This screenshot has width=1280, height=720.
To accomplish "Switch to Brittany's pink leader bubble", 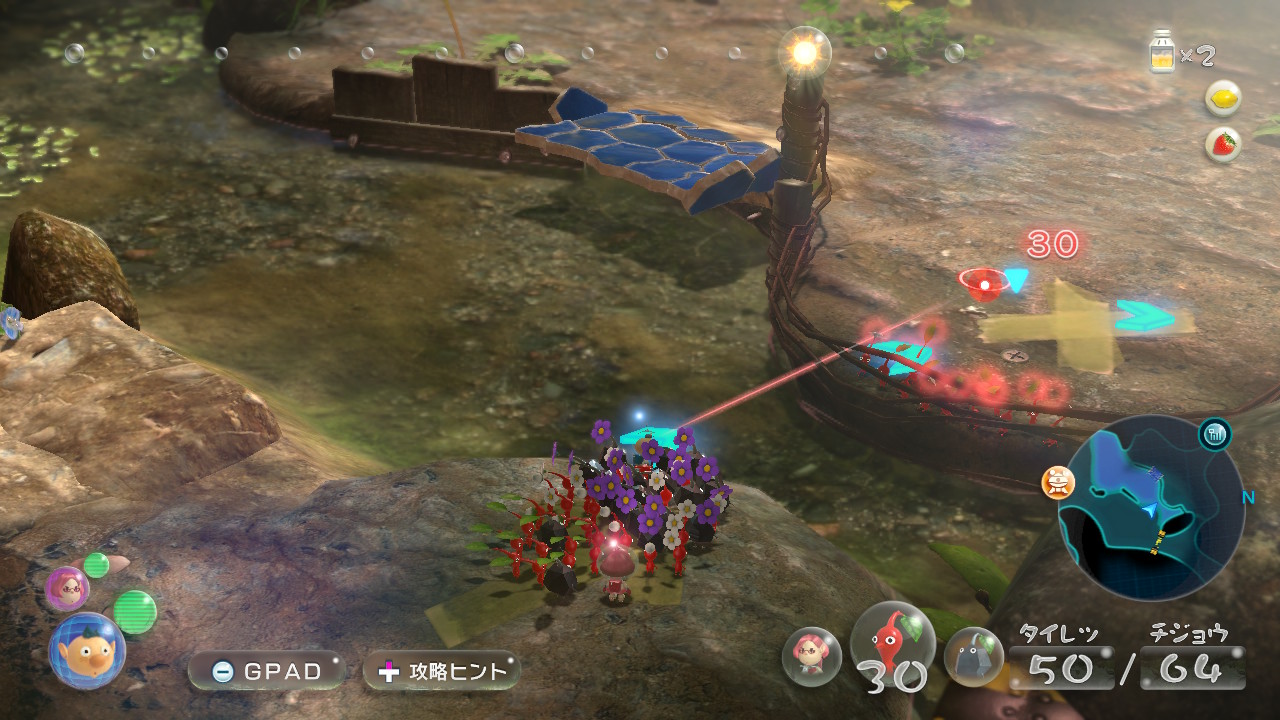I will coord(67,590).
